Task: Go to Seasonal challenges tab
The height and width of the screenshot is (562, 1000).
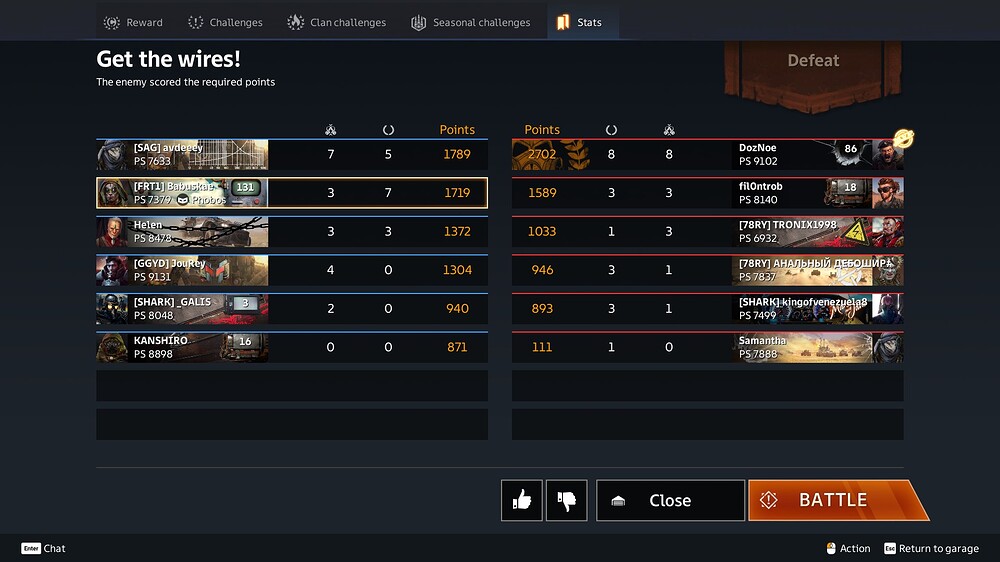Action: 470,22
